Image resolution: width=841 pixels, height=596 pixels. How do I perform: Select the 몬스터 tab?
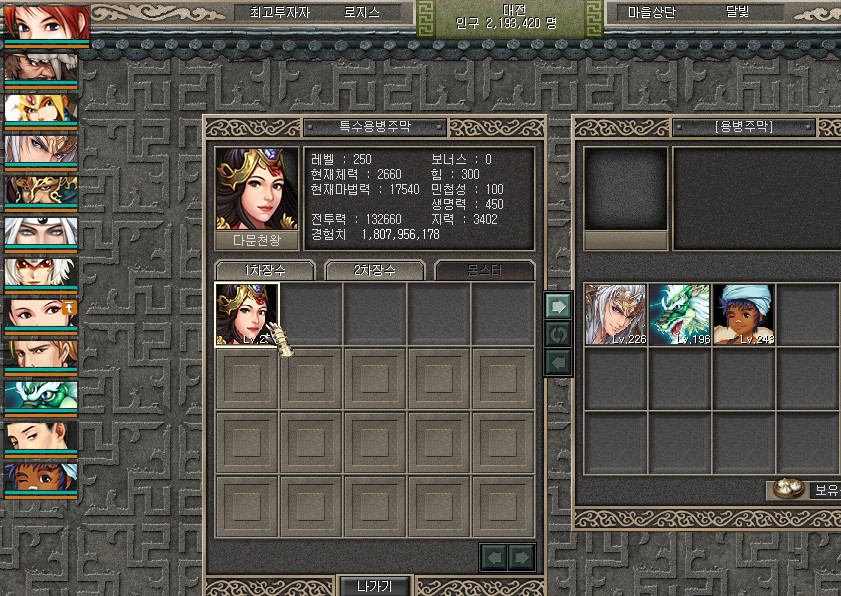(x=484, y=271)
